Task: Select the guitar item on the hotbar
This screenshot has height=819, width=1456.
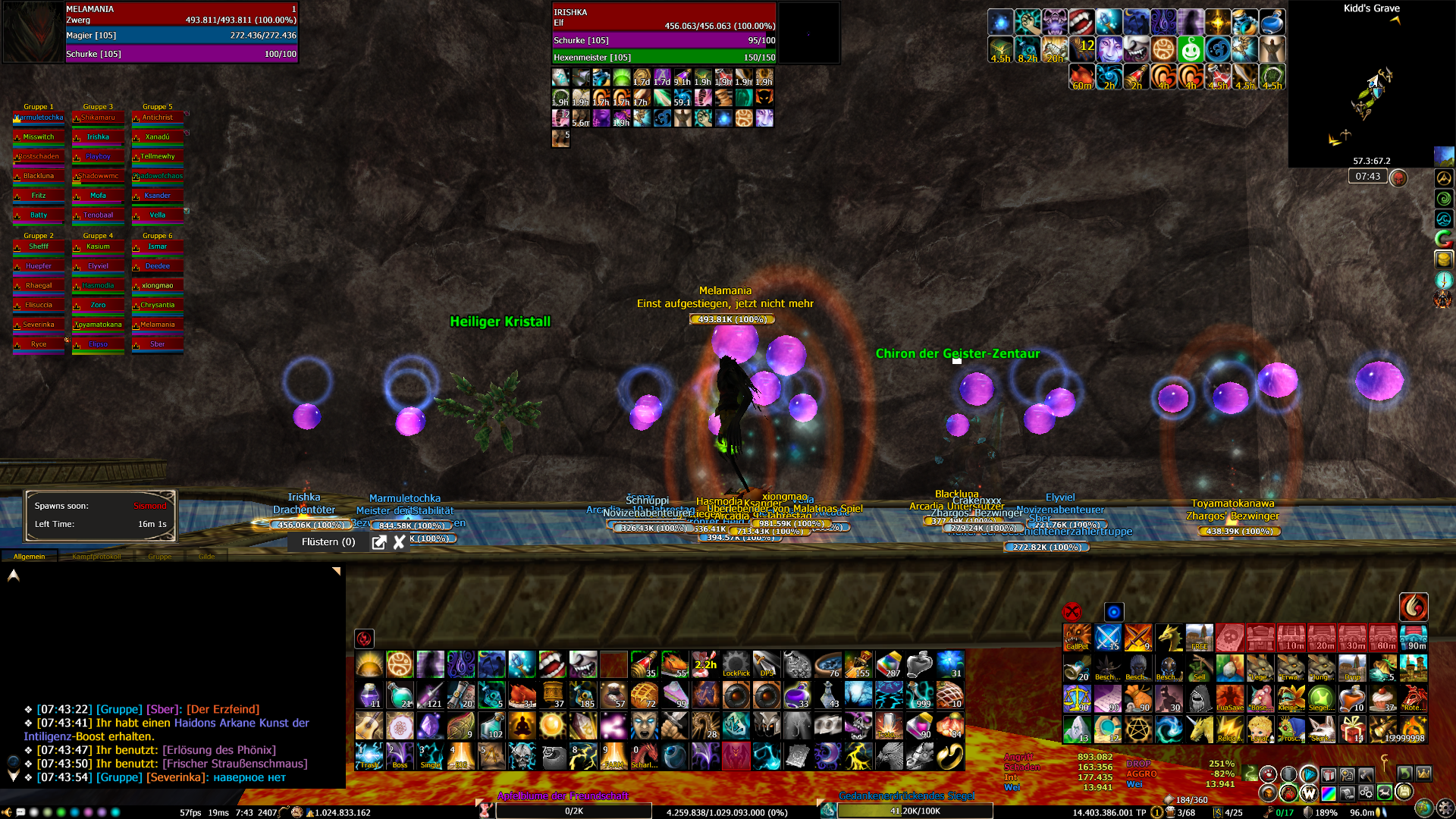Action: [x=369, y=726]
